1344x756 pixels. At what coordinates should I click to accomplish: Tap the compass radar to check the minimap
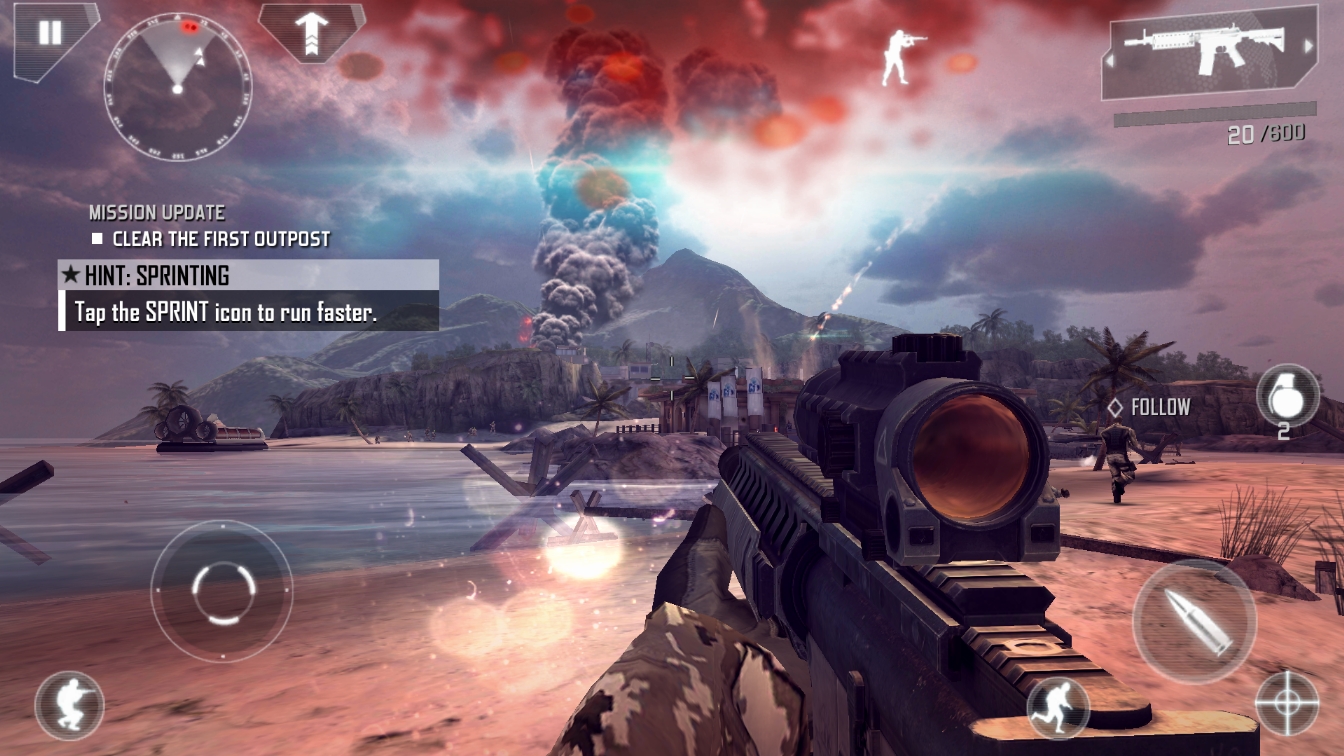pyautogui.click(x=178, y=90)
